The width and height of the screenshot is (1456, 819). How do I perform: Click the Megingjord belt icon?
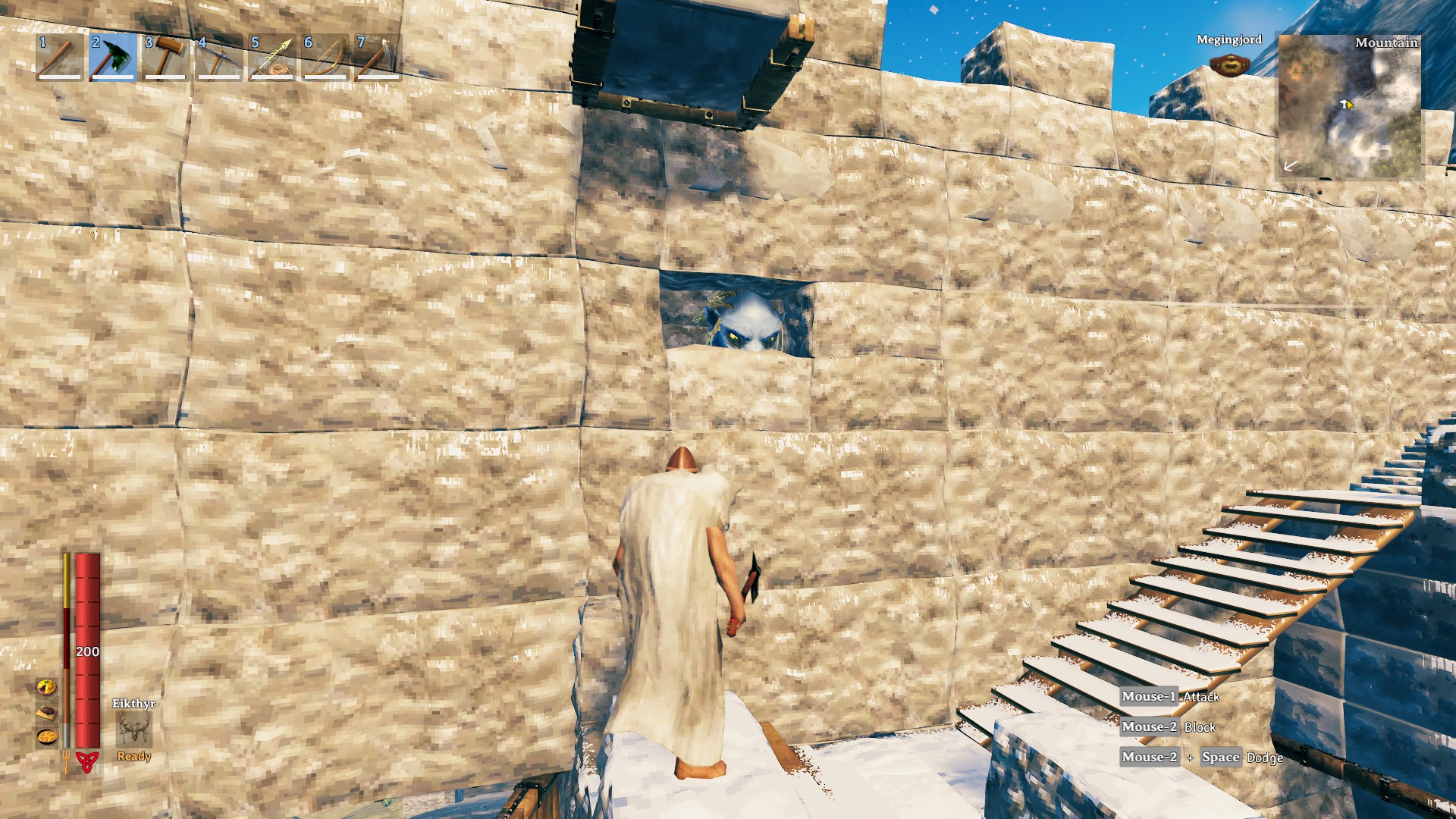pos(1230,66)
